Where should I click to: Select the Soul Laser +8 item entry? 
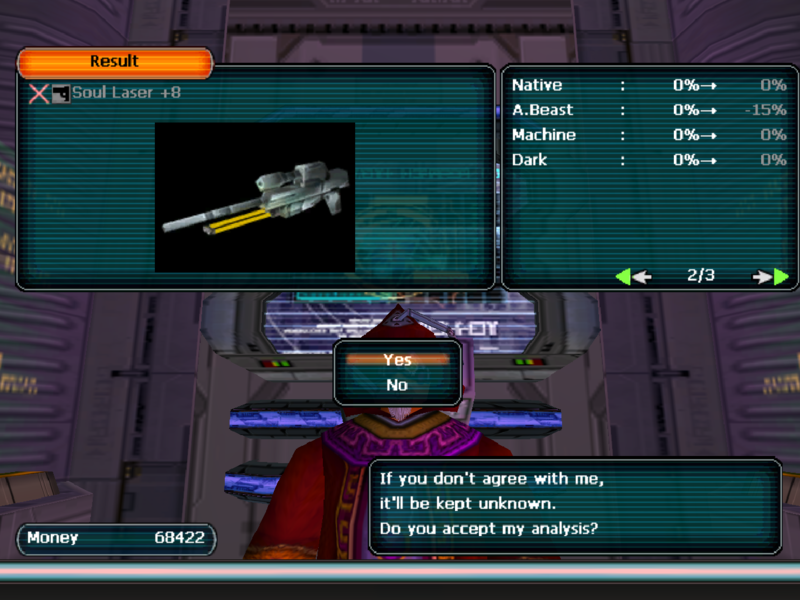pyautogui.click(x=125, y=93)
